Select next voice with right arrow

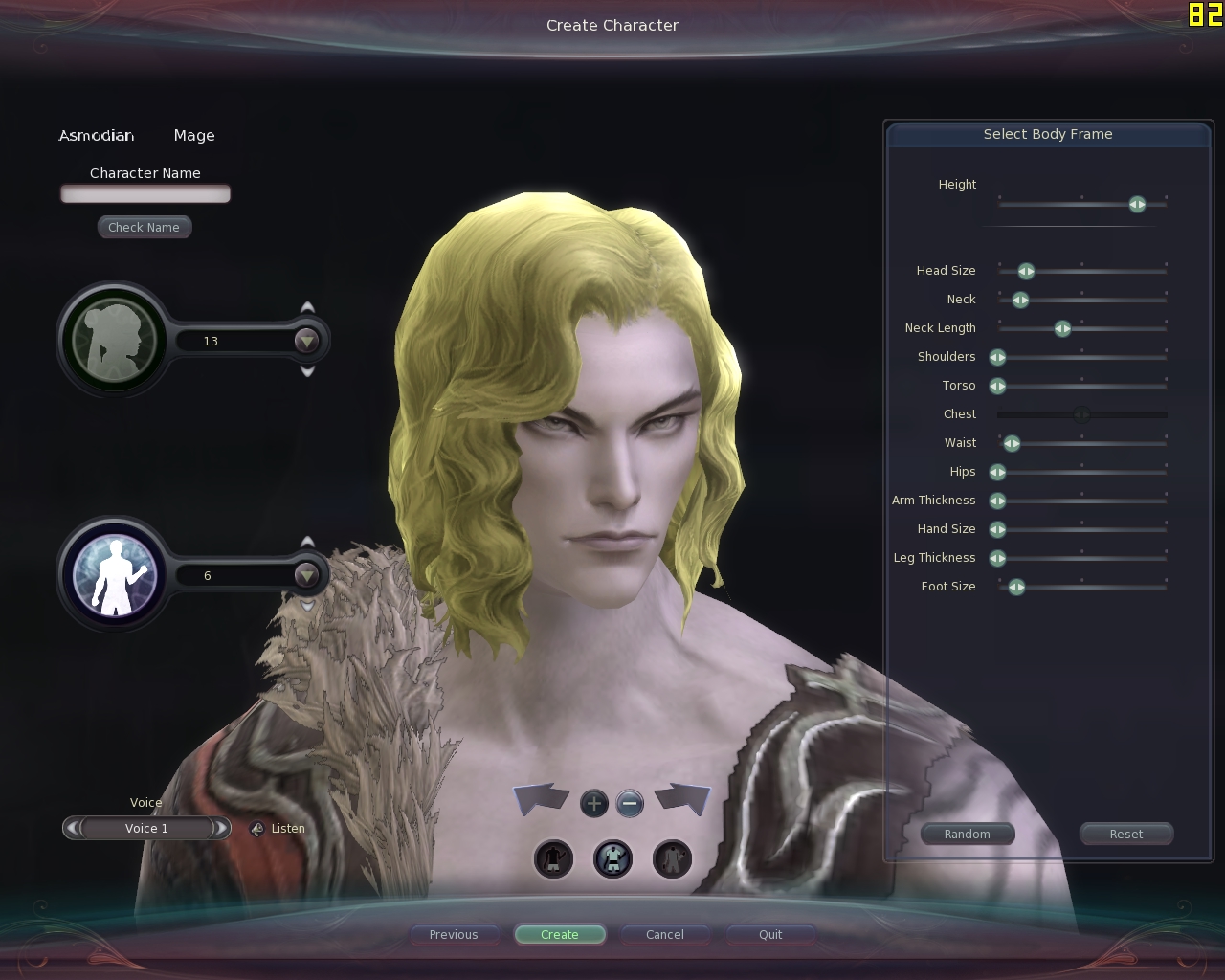coord(221,828)
